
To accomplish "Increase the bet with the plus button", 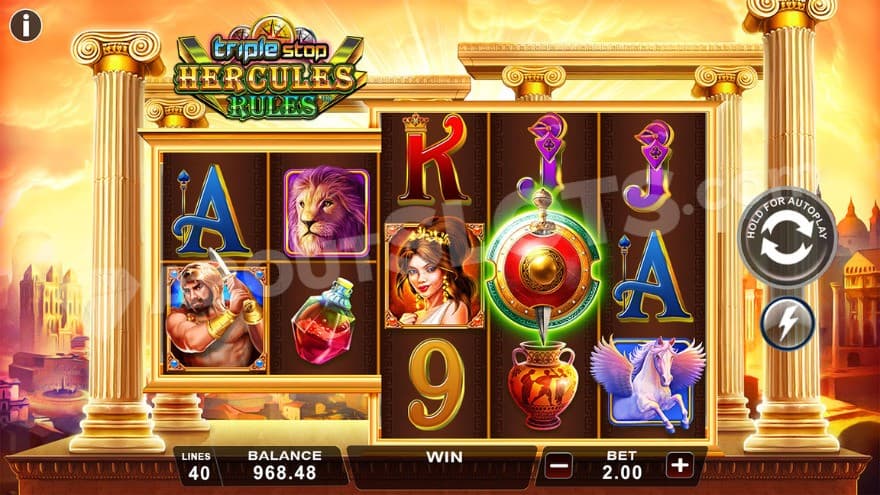I will pos(680,465).
